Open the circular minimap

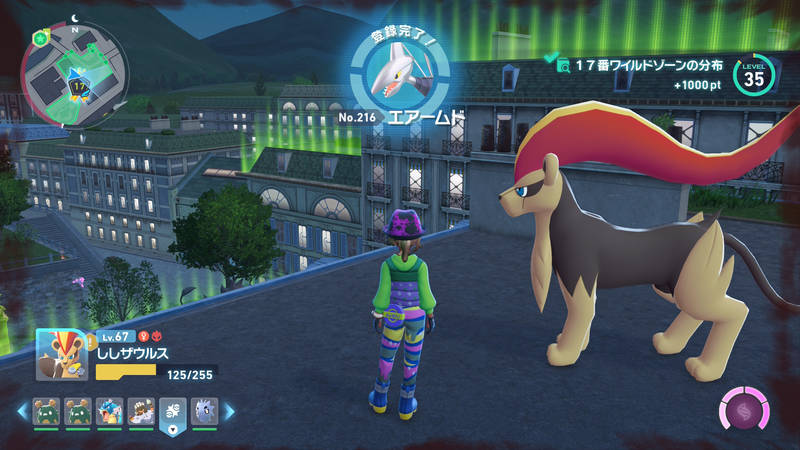pos(75,78)
